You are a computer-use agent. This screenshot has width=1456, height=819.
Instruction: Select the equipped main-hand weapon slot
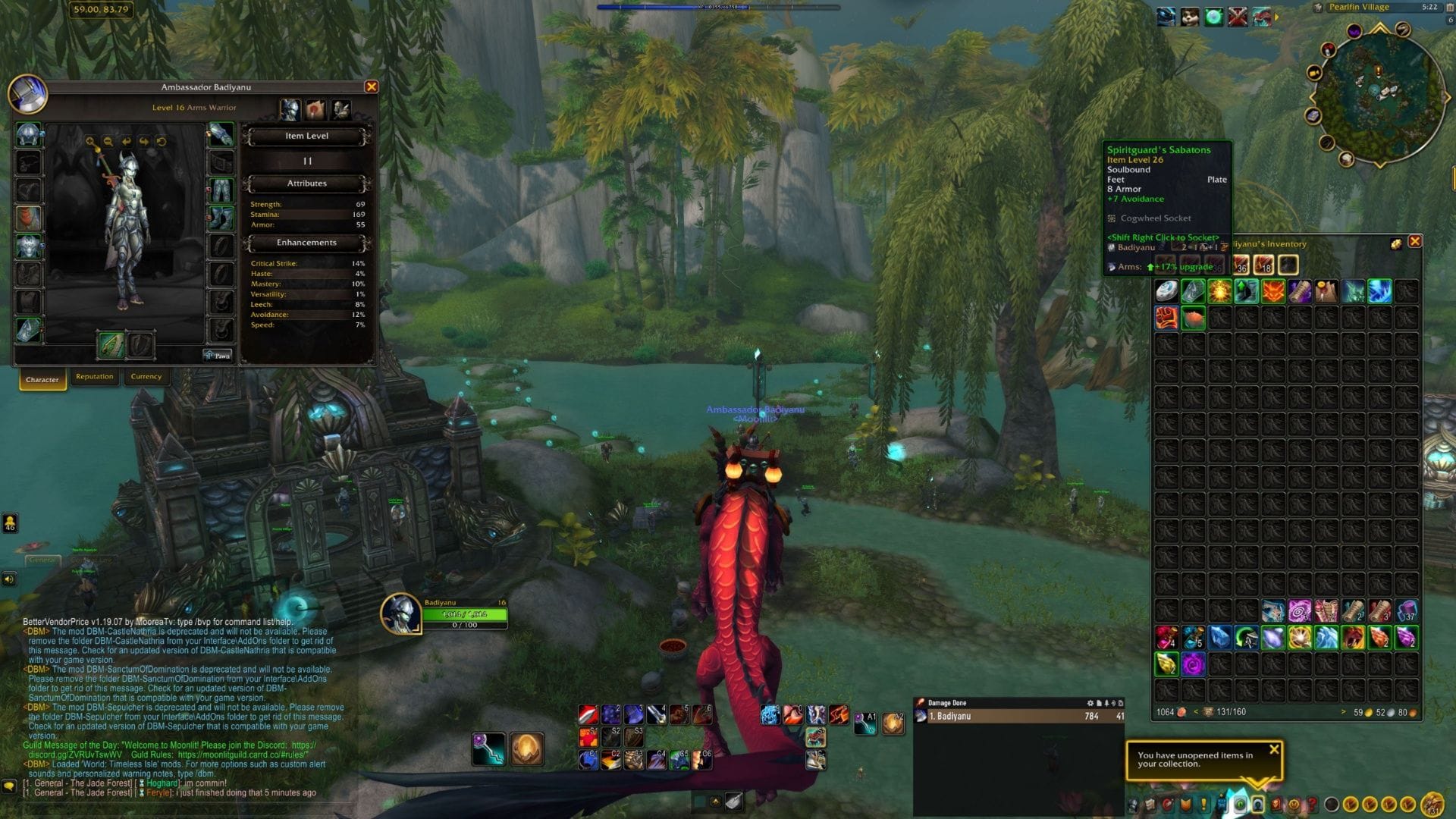click(x=111, y=345)
